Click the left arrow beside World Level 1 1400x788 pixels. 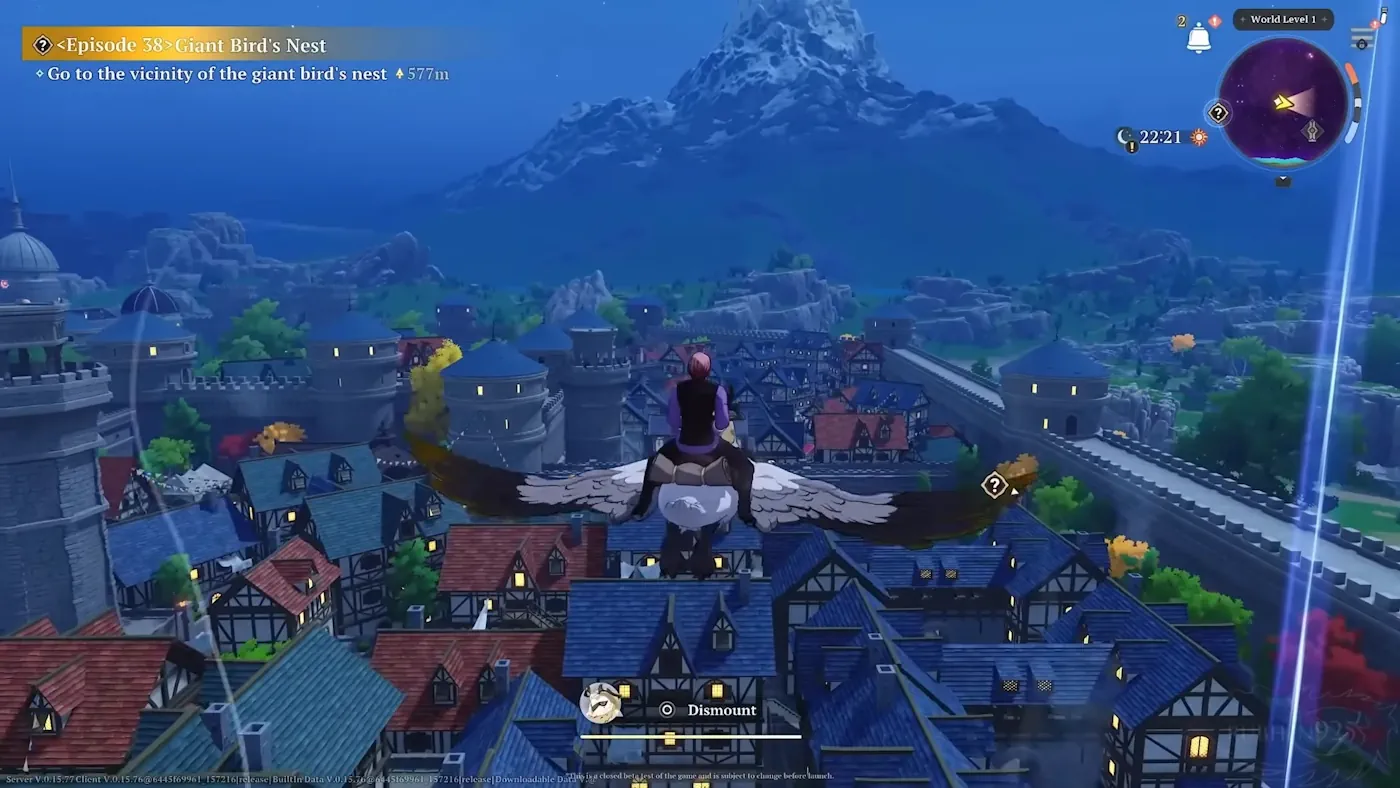pyautogui.click(x=1242, y=19)
